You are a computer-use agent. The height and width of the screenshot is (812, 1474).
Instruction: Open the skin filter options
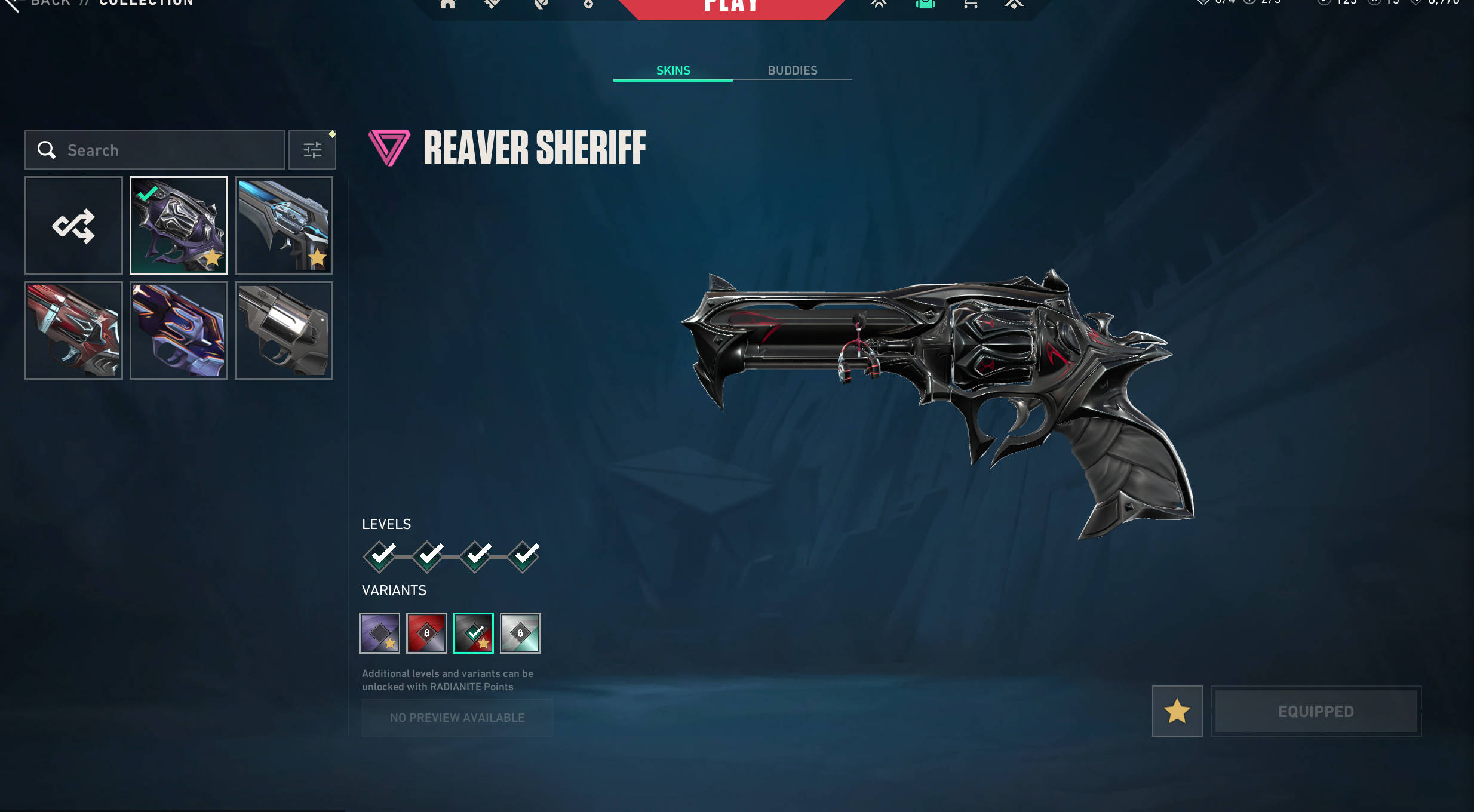pyautogui.click(x=312, y=150)
